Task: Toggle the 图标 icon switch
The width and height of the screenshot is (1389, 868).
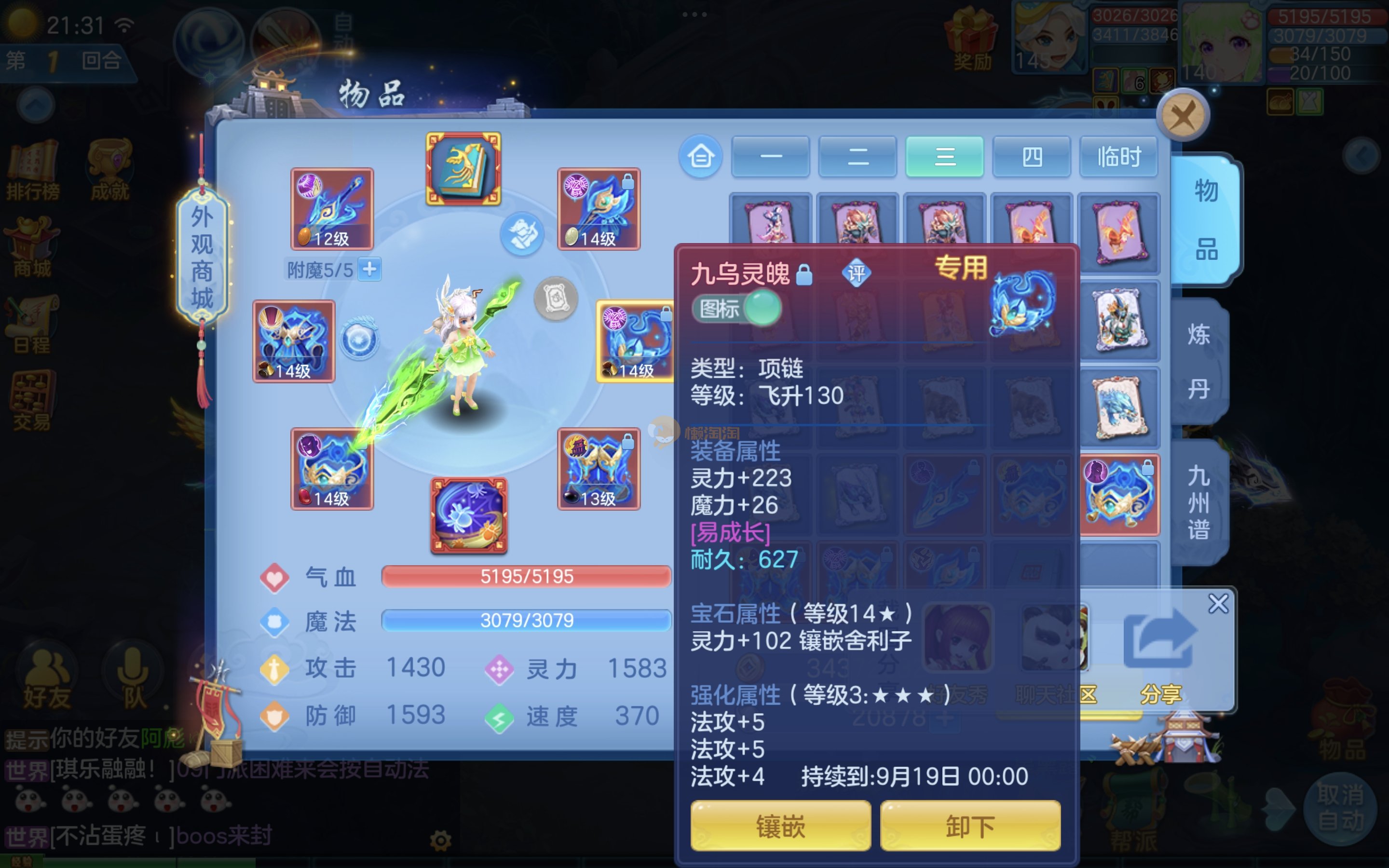Action: tap(736, 309)
